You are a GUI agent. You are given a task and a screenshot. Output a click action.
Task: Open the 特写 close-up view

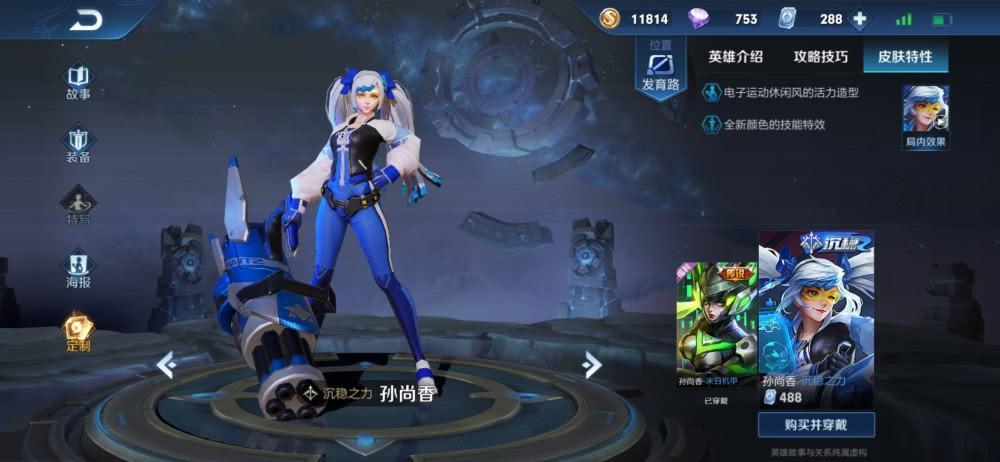(78, 207)
